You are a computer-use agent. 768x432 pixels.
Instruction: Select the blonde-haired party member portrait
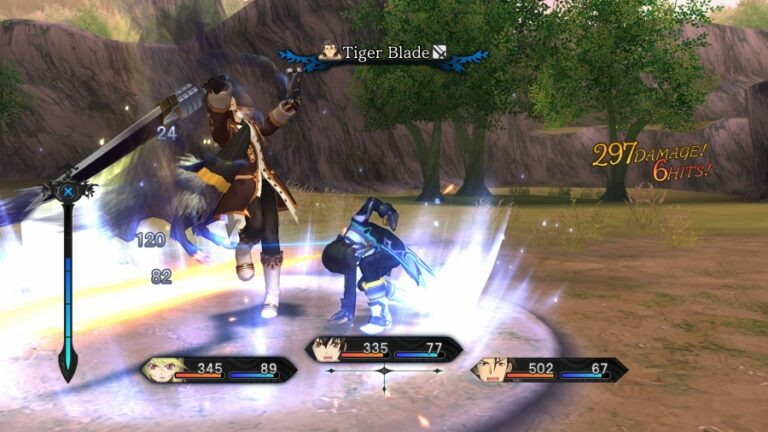[x=163, y=370]
